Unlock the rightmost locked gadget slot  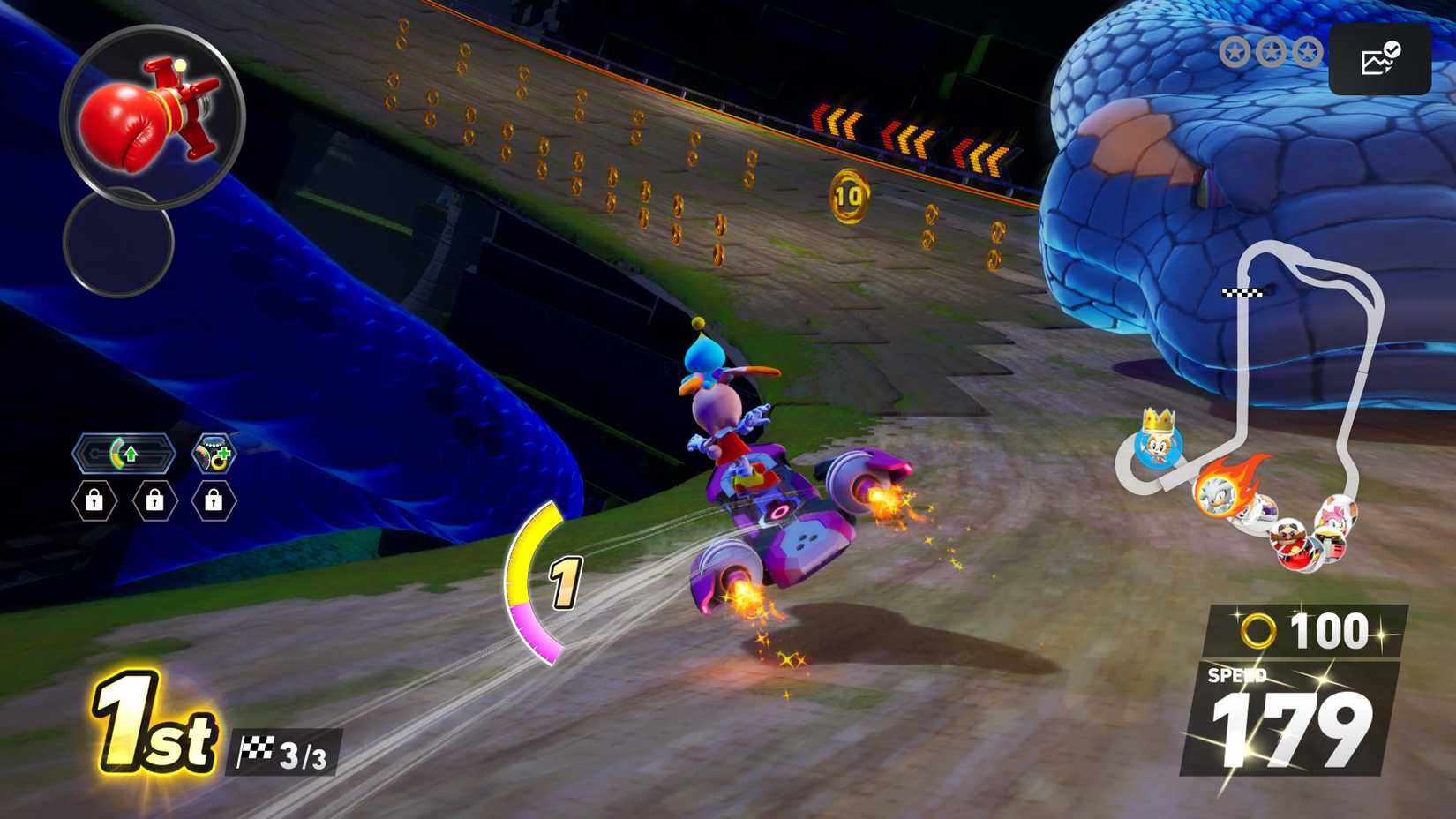(213, 502)
